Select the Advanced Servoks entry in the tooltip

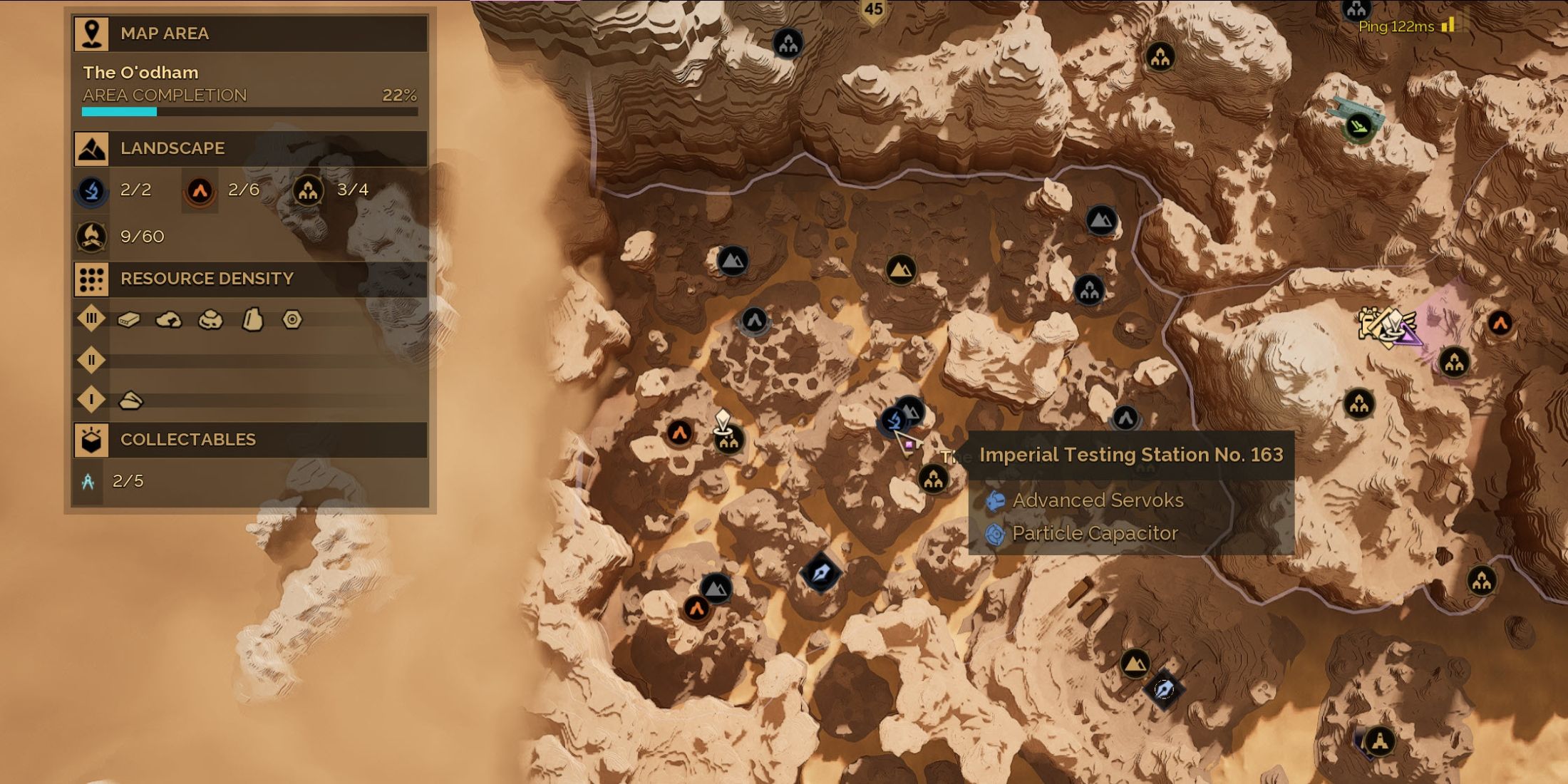click(x=1098, y=500)
